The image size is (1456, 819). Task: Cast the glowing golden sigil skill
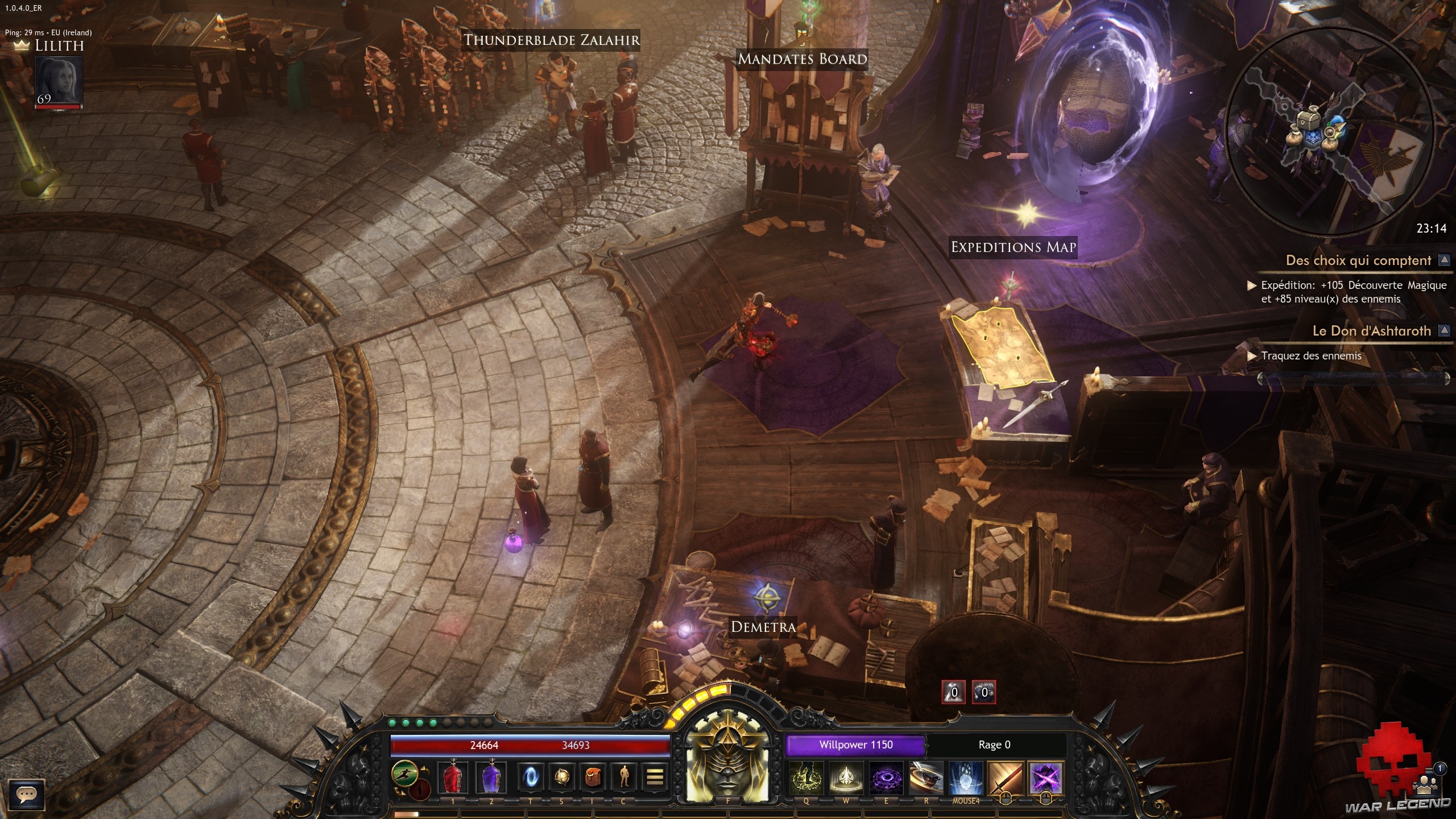point(846,778)
